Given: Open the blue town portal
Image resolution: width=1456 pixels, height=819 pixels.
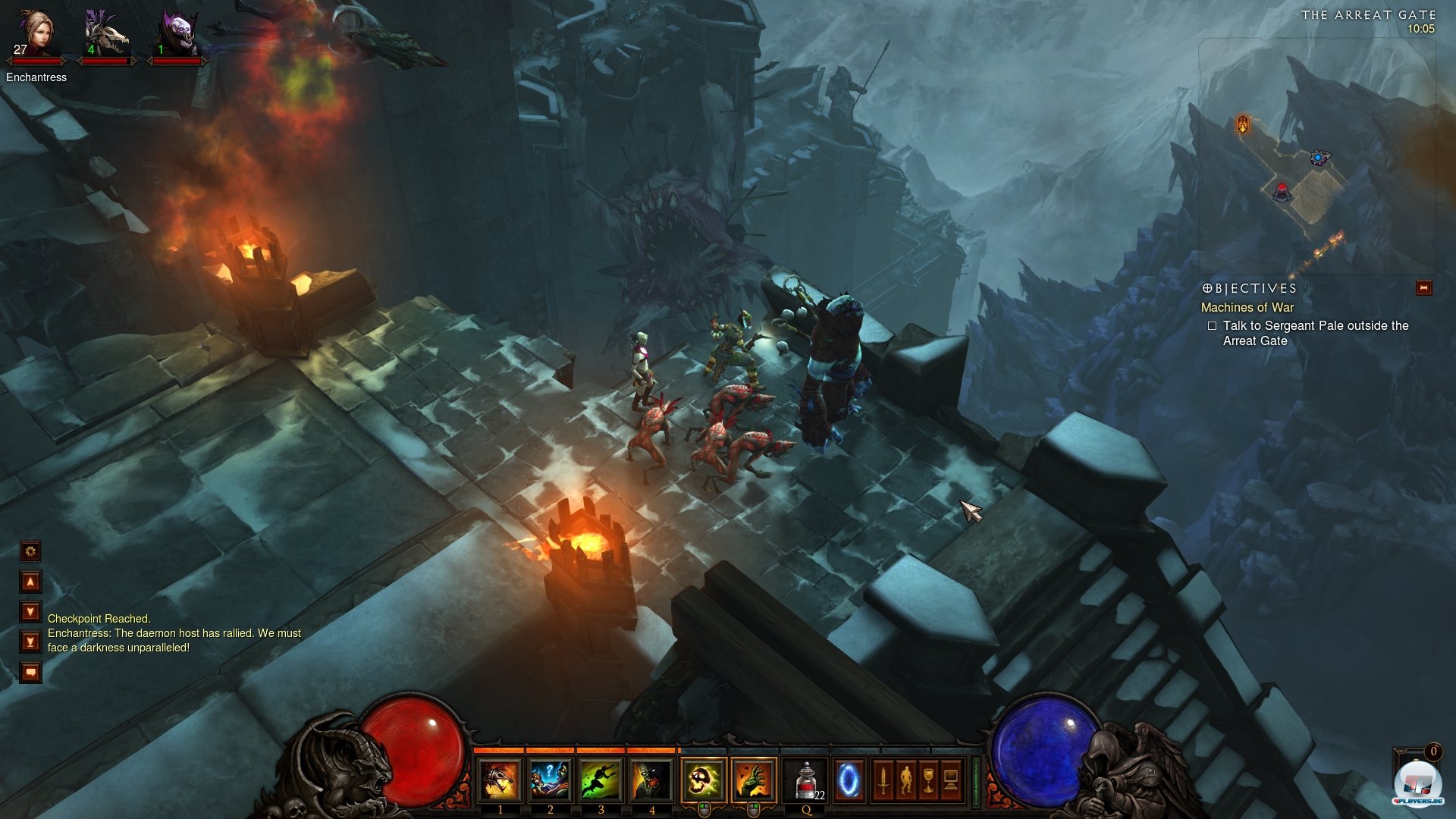Looking at the screenshot, I should (x=849, y=780).
